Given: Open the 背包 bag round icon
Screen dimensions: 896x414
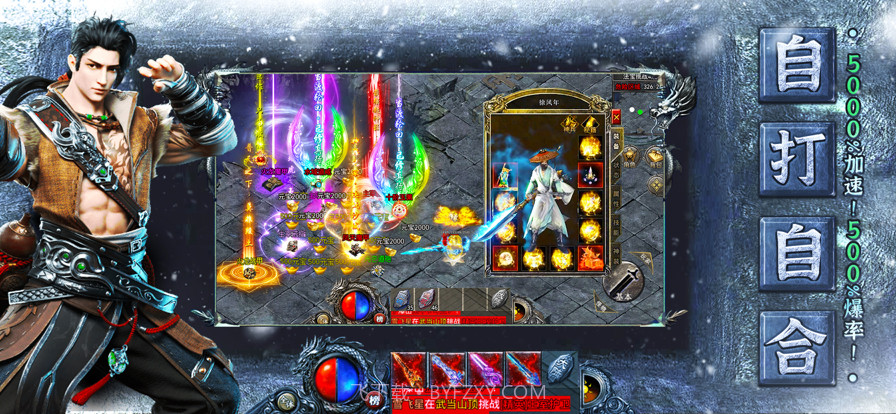Looking at the screenshot, I should click(x=655, y=156).
